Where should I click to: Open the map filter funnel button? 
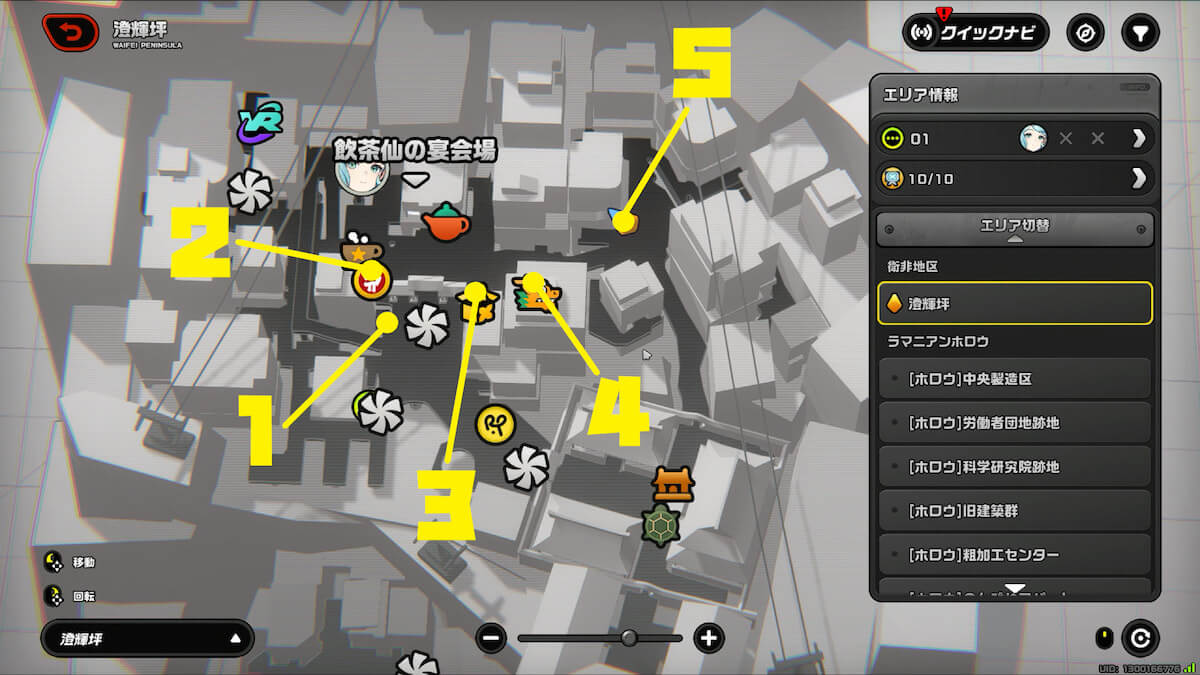1138,33
